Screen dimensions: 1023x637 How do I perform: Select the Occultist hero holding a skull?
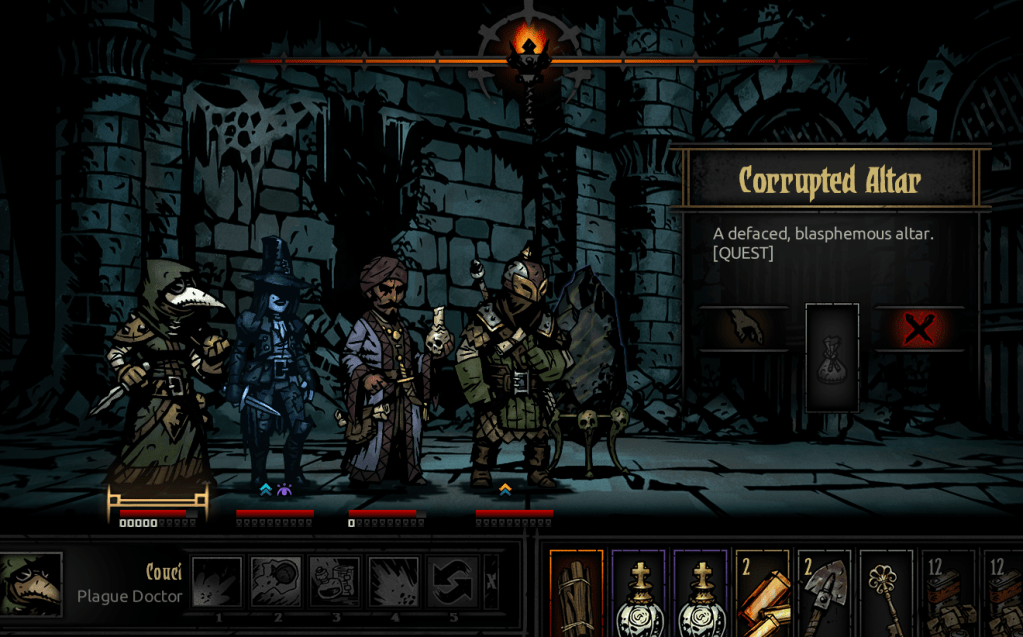(x=385, y=370)
